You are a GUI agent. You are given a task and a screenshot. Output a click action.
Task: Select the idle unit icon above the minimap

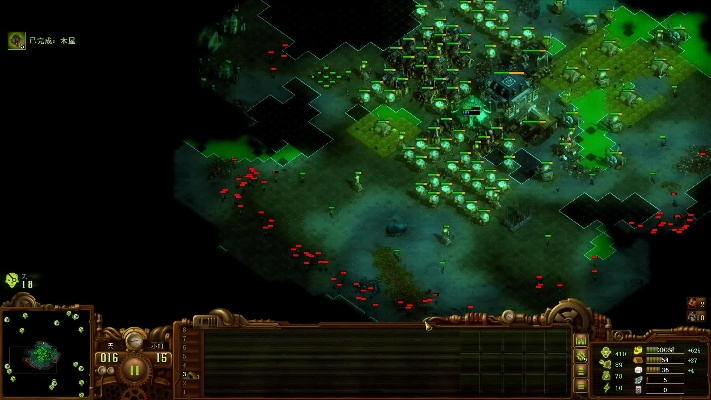point(12,279)
